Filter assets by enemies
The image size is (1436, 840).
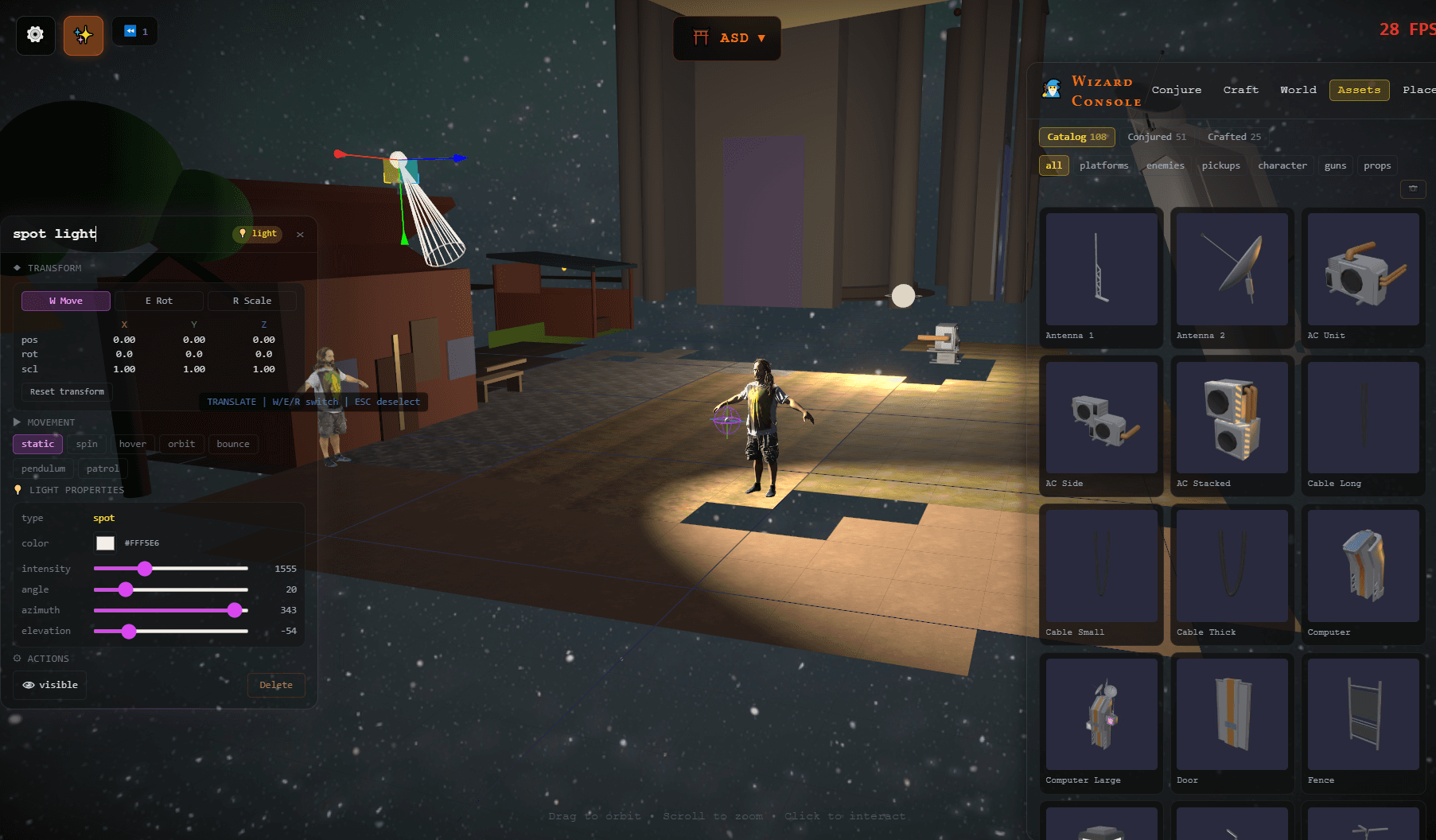[x=1165, y=165]
